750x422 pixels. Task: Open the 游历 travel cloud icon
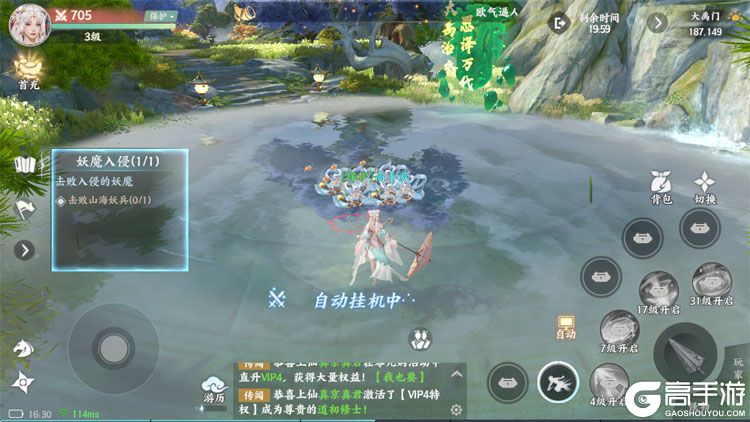pyautogui.click(x=216, y=387)
